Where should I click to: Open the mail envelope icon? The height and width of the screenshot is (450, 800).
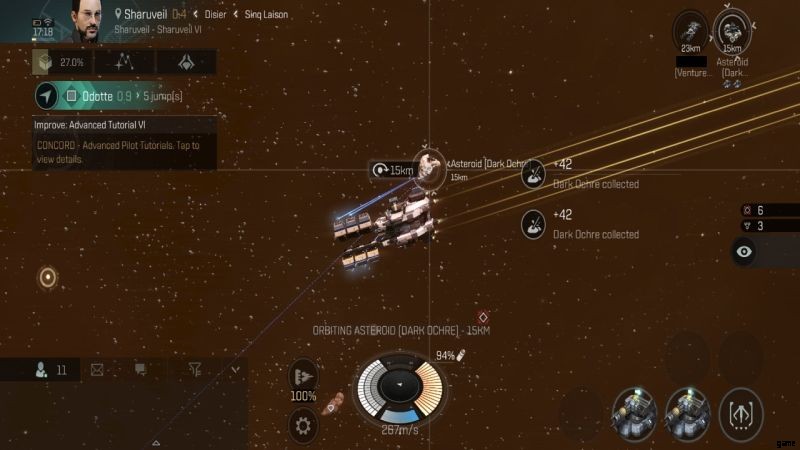pyautogui.click(x=97, y=370)
